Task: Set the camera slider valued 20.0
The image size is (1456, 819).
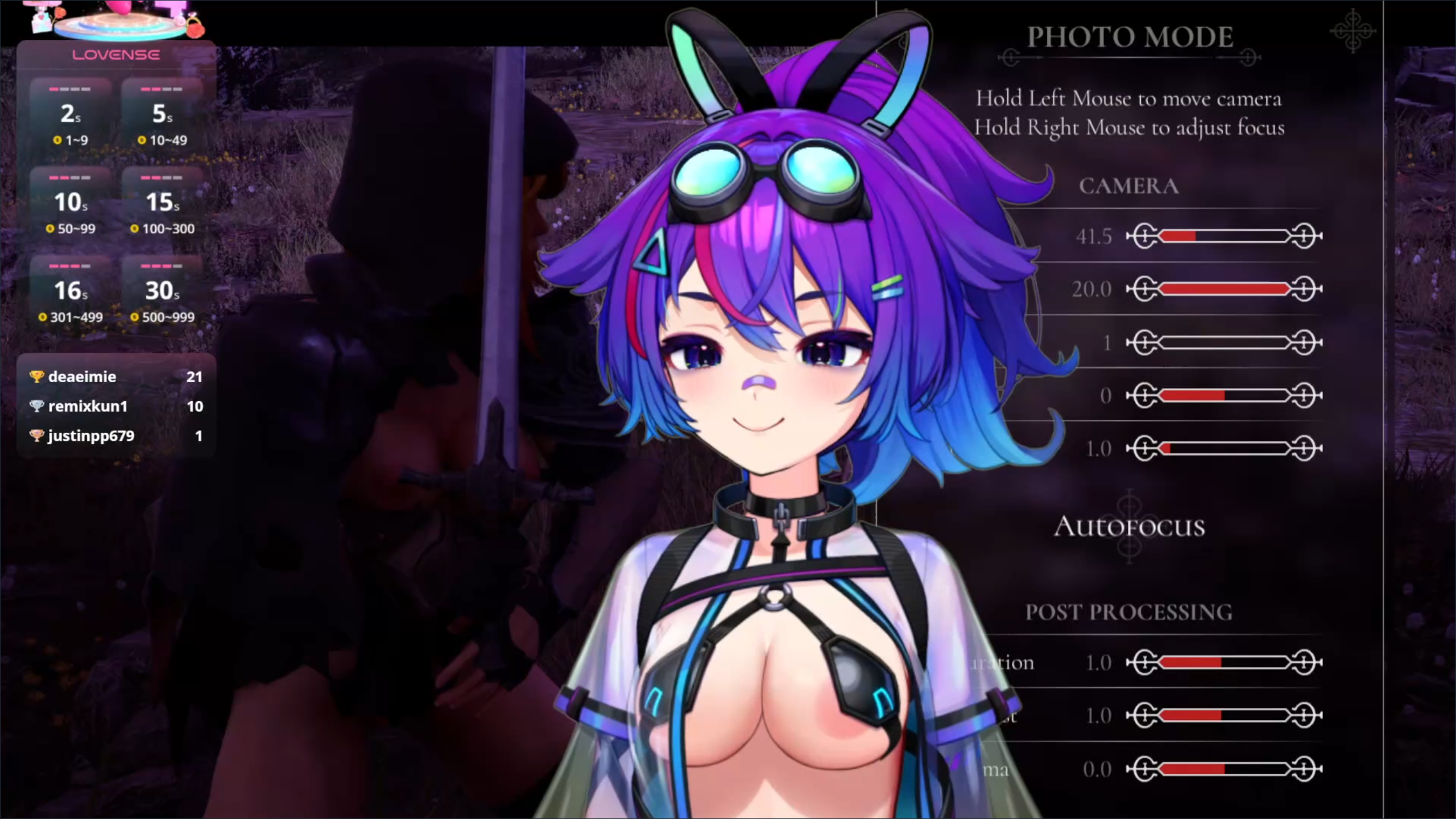Action: click(x=1224, y=289)
